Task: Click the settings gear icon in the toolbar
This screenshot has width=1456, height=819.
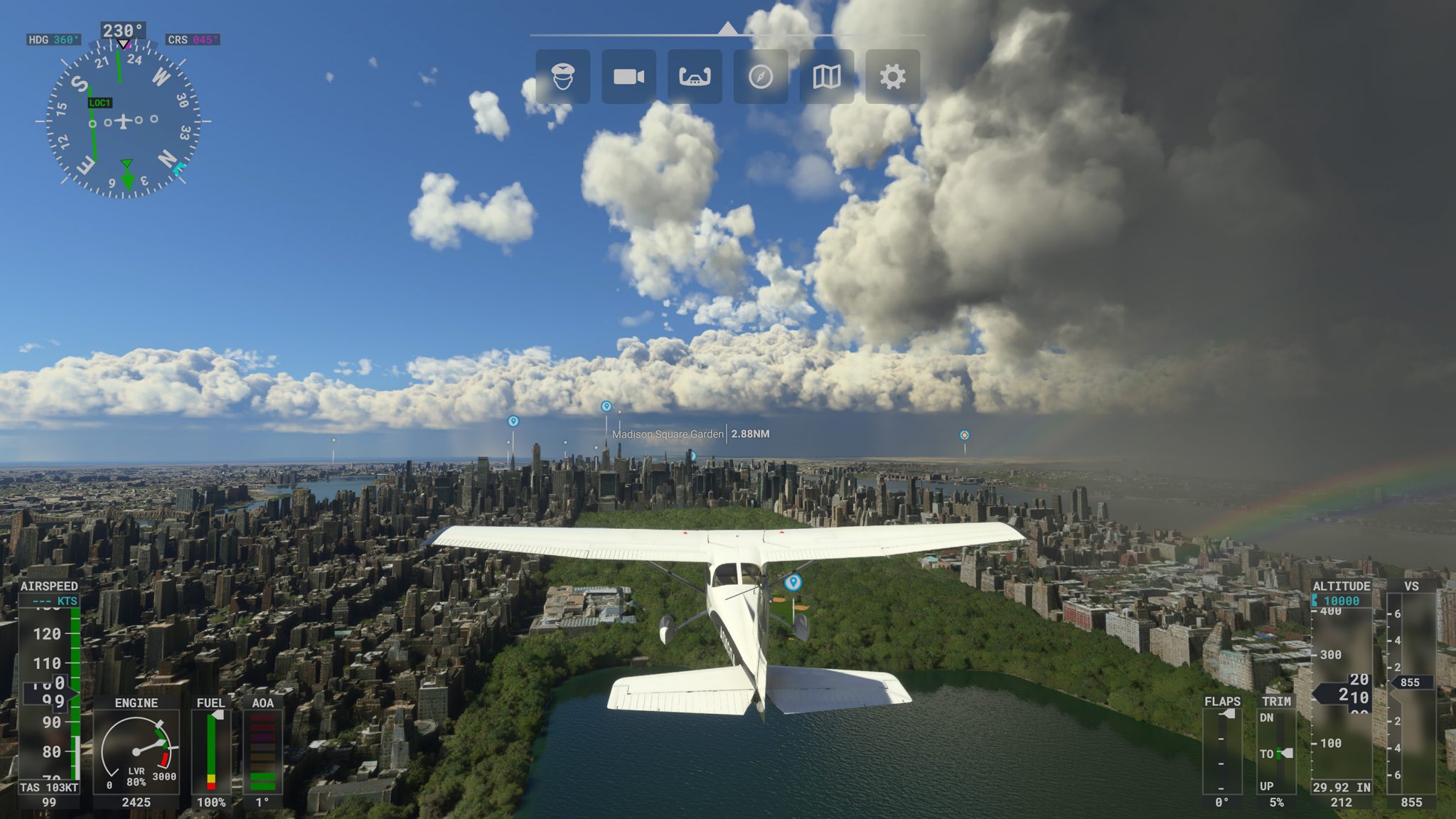Action: [x=894, y=77]
